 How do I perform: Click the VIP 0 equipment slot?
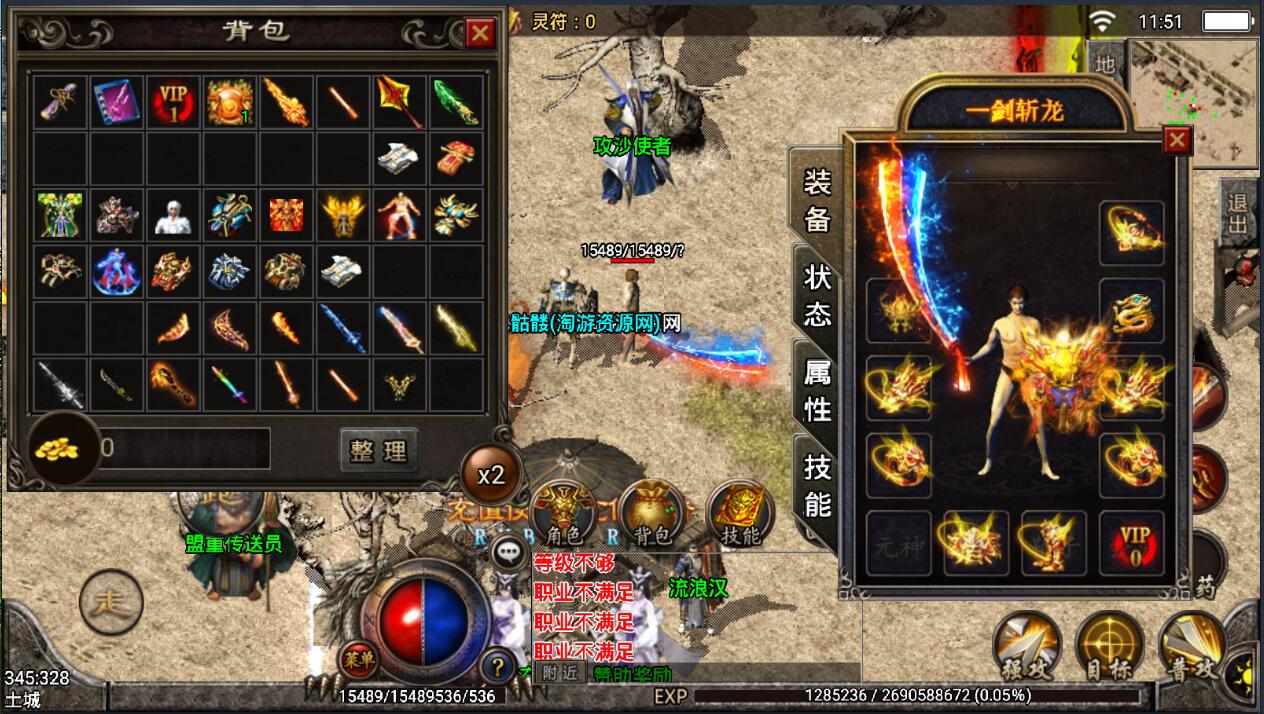click(1131, 543)
